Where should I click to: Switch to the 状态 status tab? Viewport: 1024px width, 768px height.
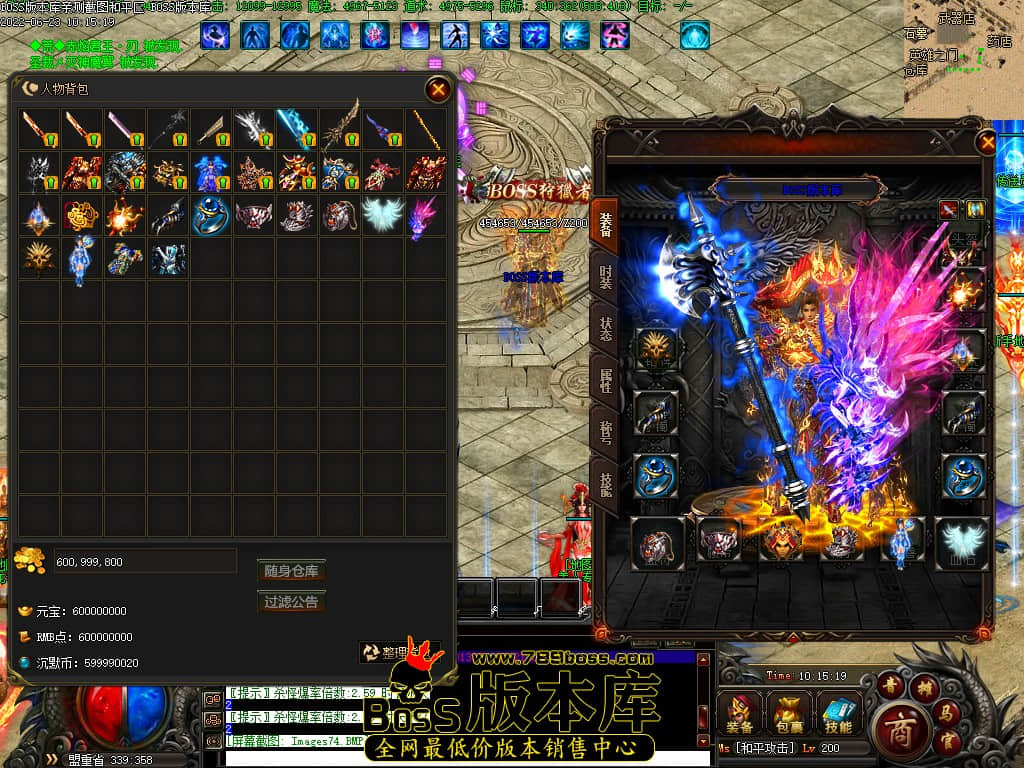tap(606, 330)
